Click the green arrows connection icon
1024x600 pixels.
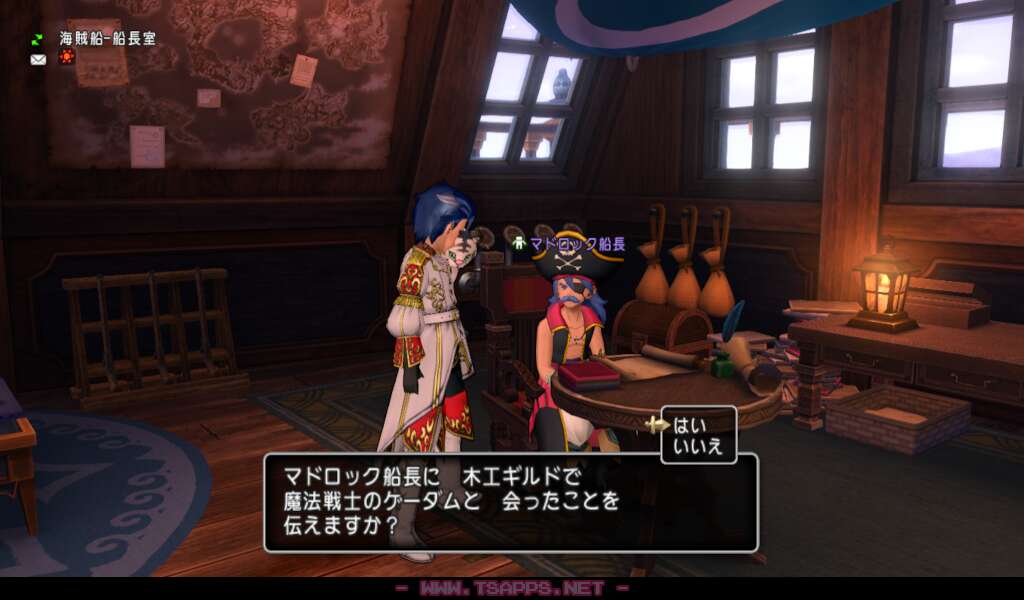pos(38,39)
